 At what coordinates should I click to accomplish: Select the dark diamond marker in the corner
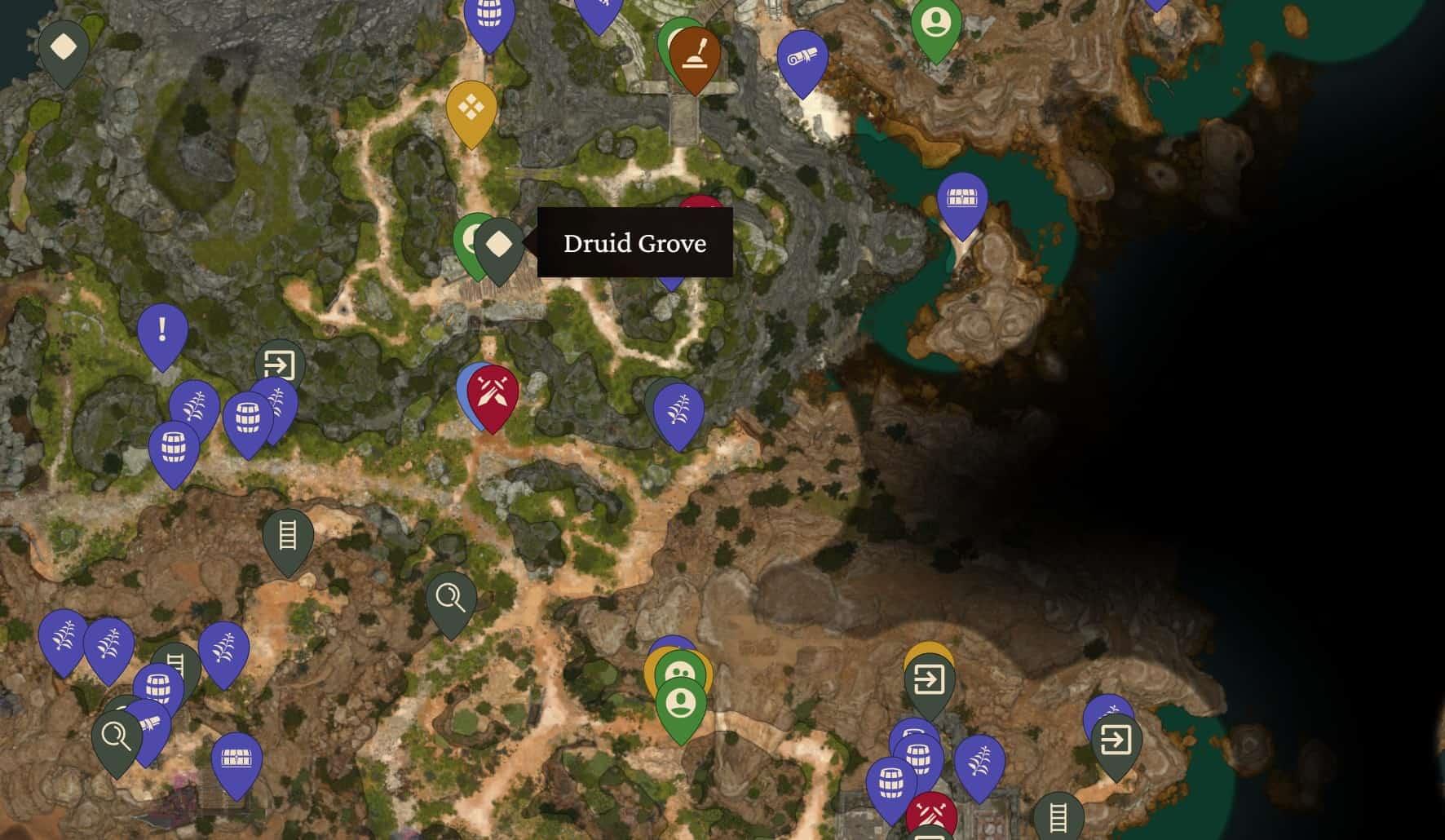[x=64, y=47]
